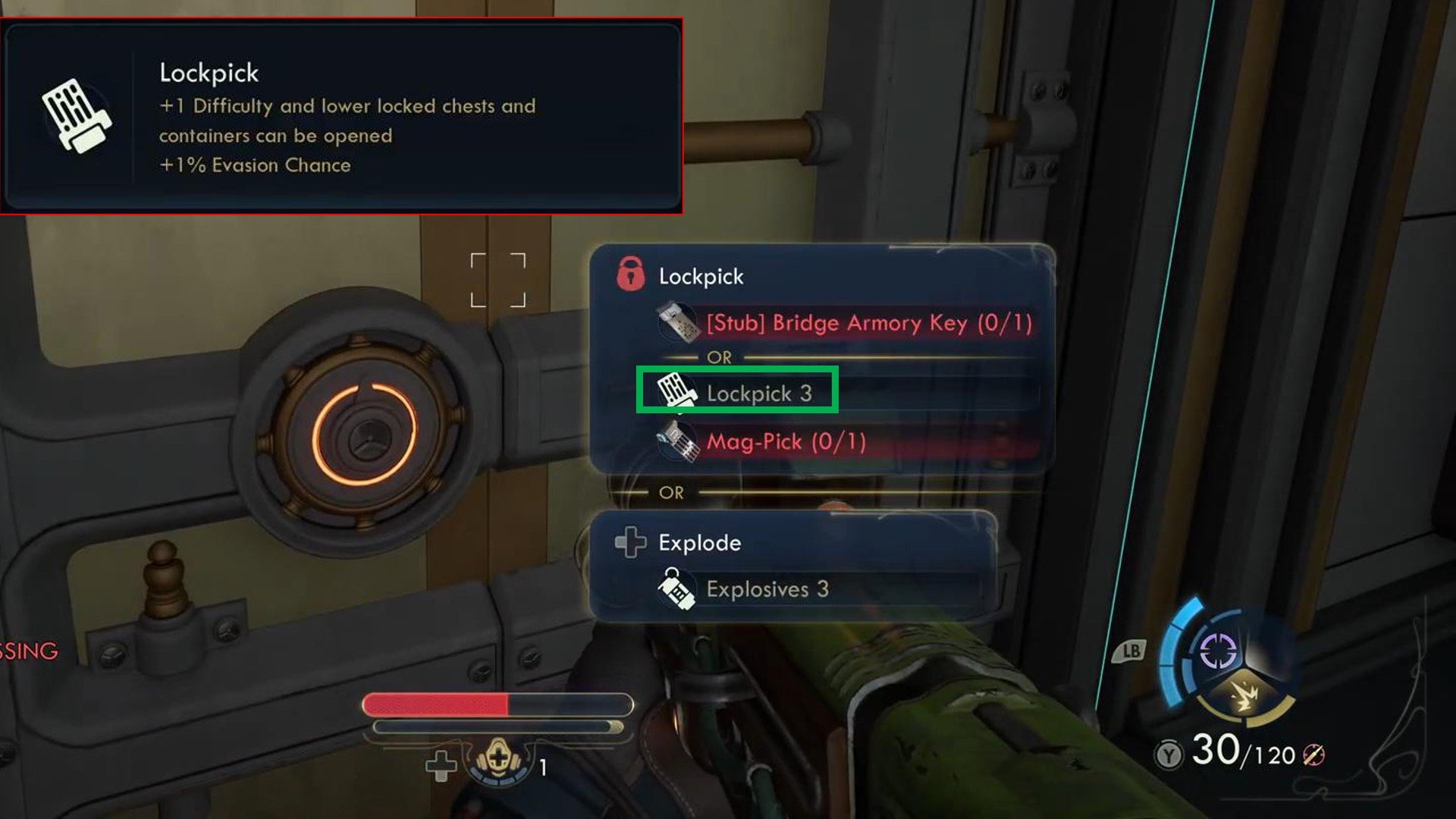Image resolution: width=1456 pixels, height=819 pixels.
Task: Activate the crosshair ability icon
Action: click(x=1217, y=650)
